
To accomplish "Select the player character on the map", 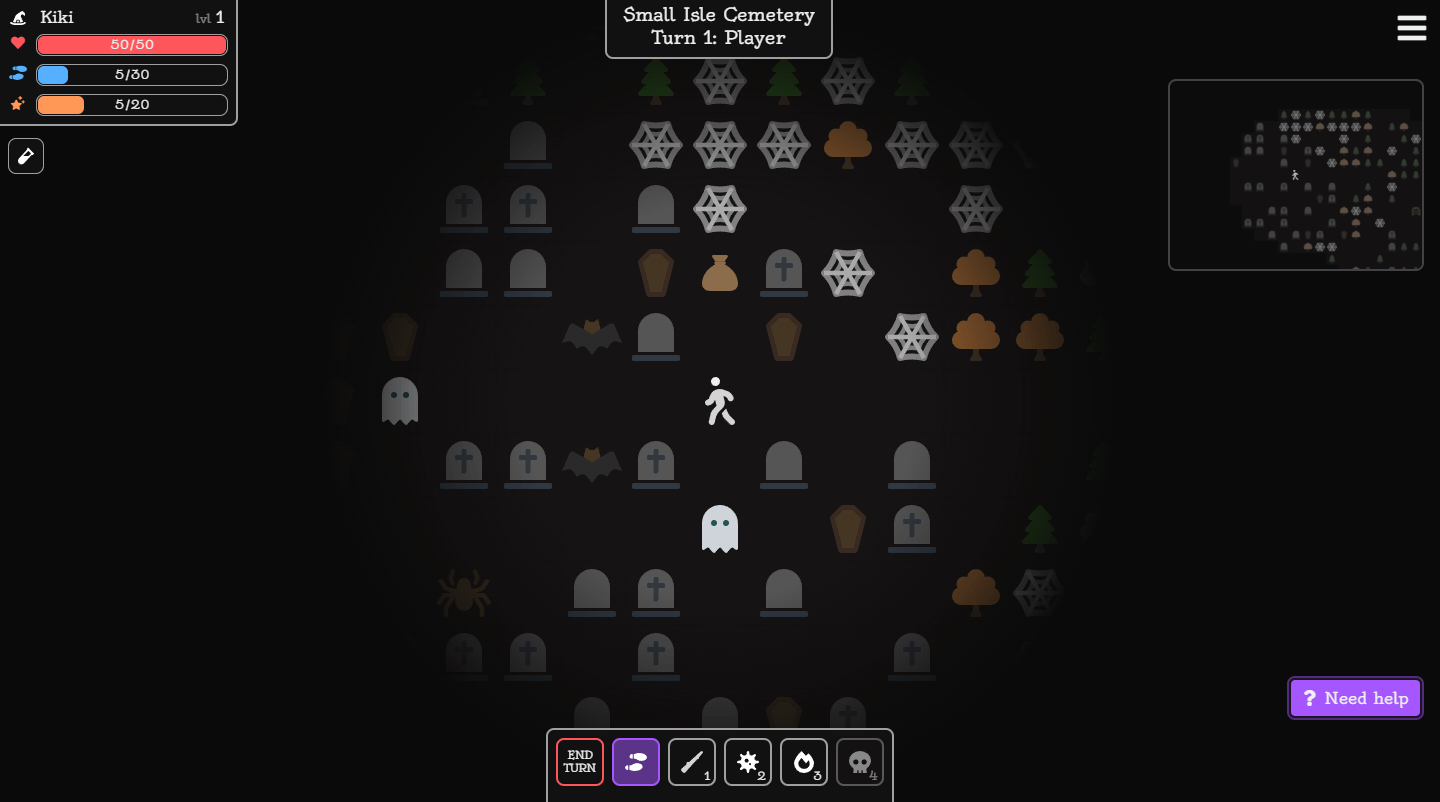I will pyautogui.click(x=720, y=401).
